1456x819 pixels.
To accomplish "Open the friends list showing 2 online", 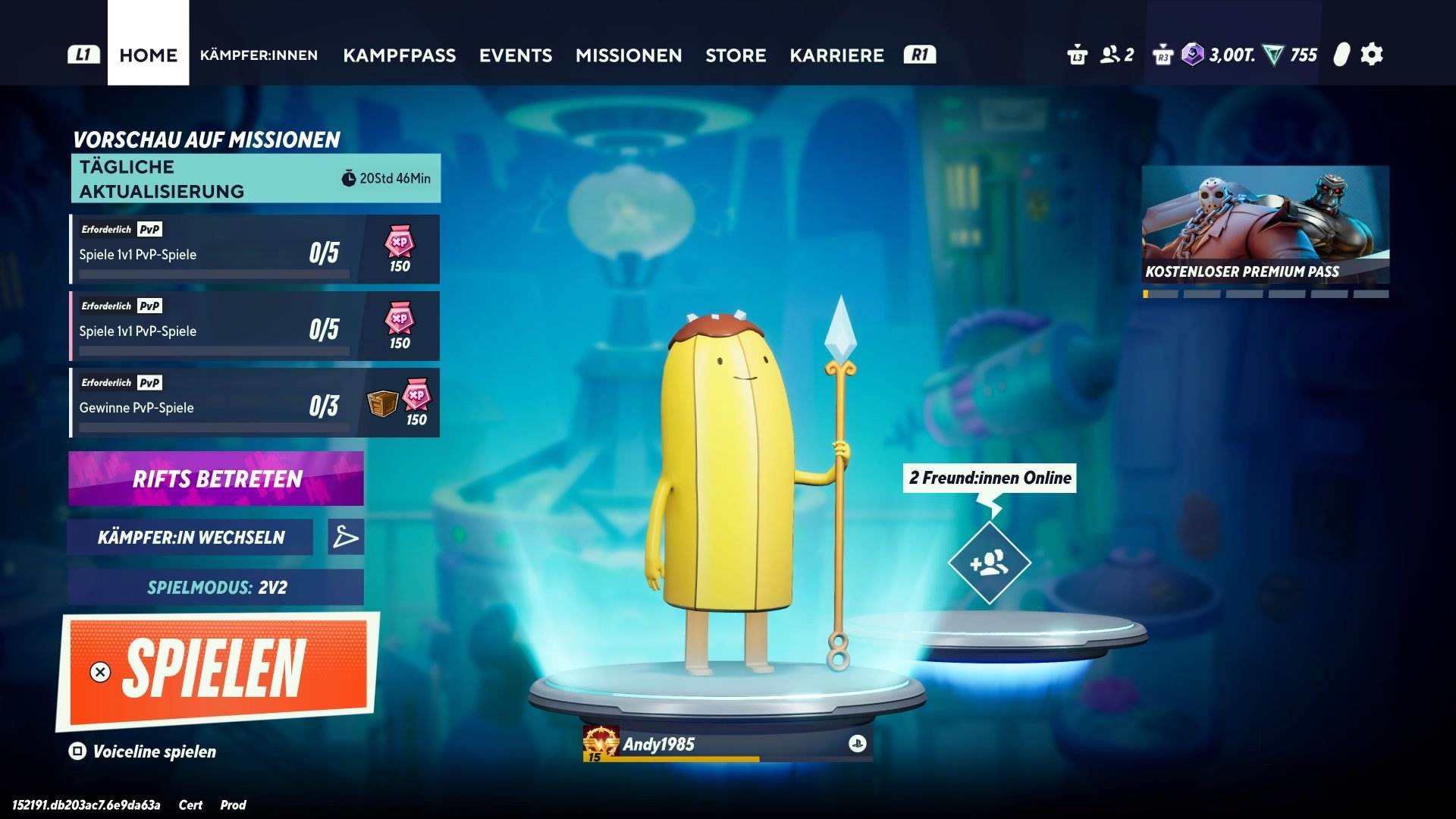I will pos(1110,54).
